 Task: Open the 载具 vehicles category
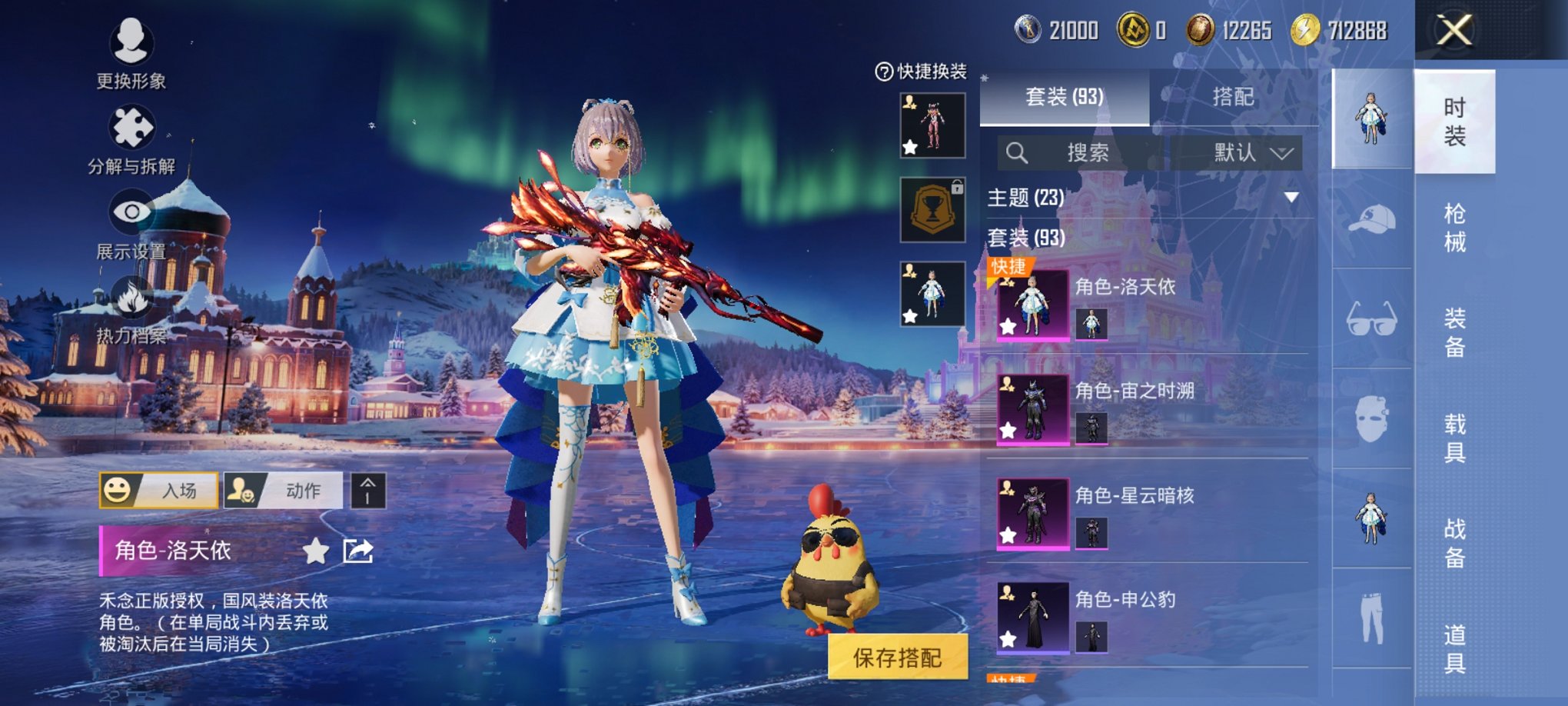(x=1454, y=438)
